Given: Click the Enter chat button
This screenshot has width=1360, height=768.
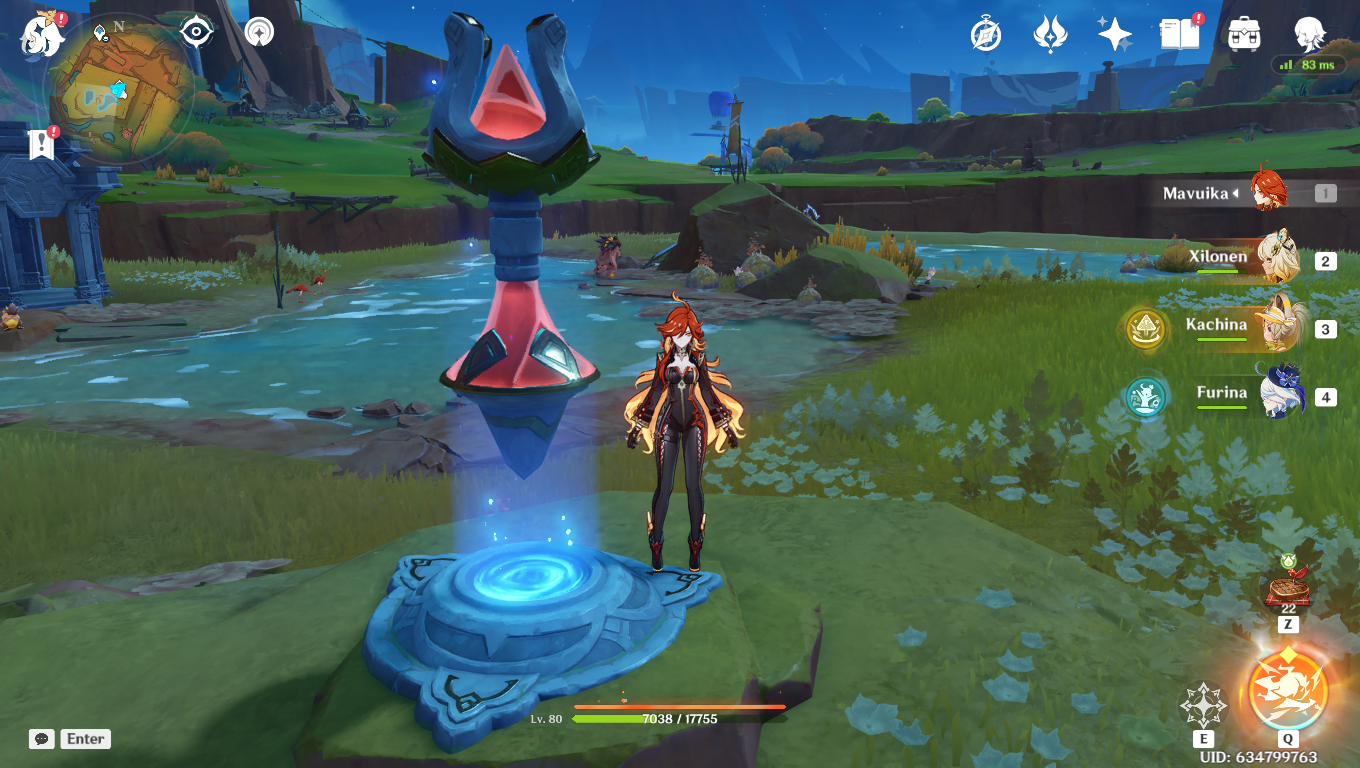Looking at the screenshot, I should tap(85, 739).
